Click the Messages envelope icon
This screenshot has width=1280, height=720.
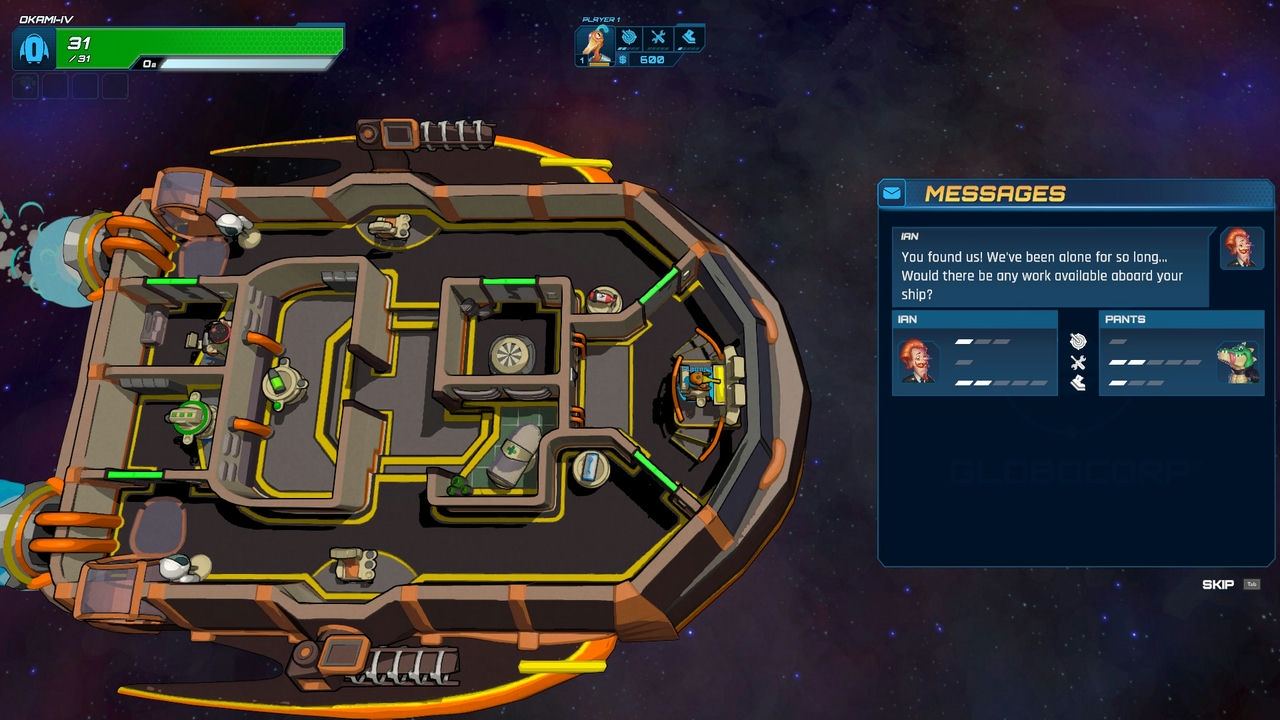(892, 193)
